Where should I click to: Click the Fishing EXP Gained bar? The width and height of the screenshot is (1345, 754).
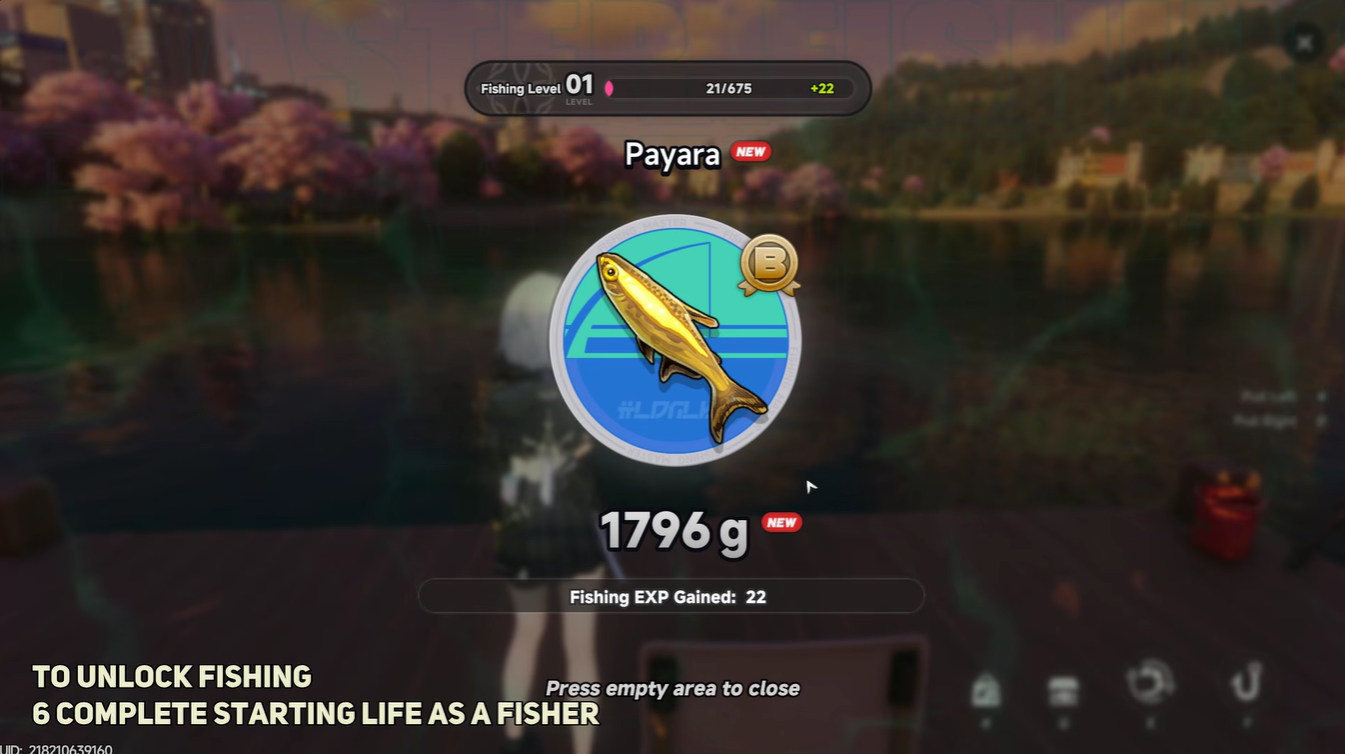[672, 596]
